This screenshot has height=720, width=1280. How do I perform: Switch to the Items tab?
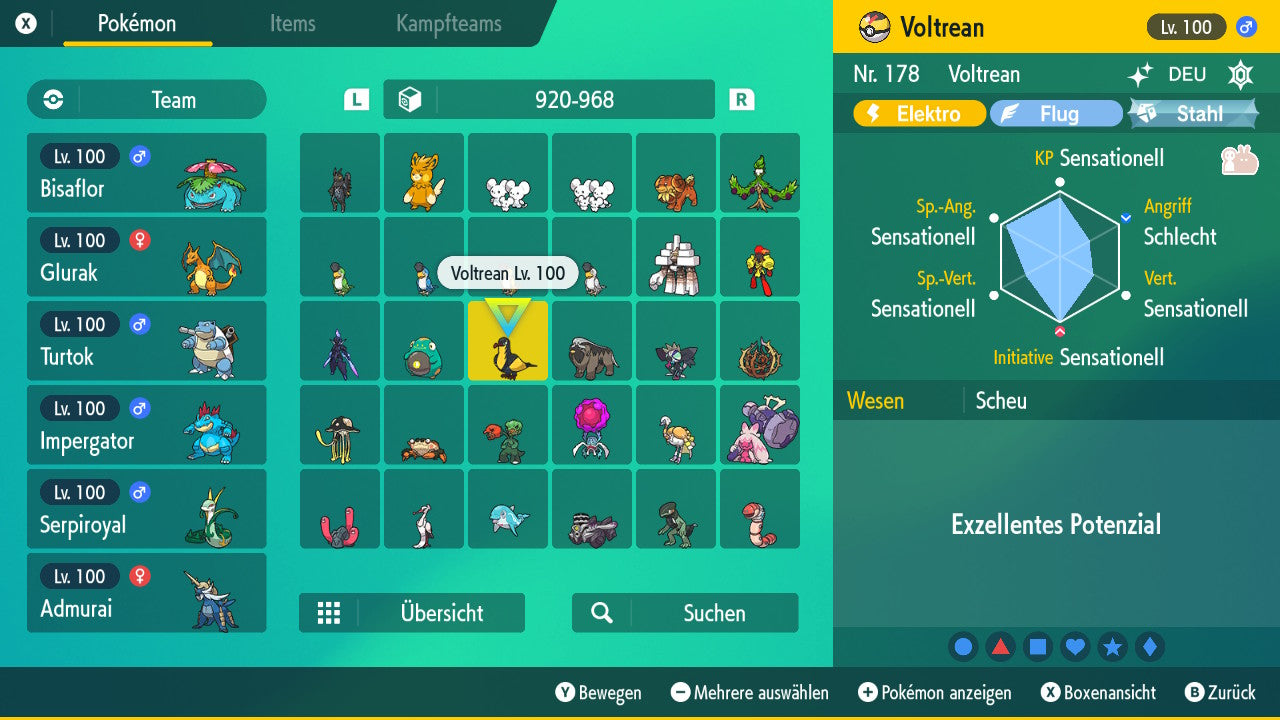tap(292, 24)
